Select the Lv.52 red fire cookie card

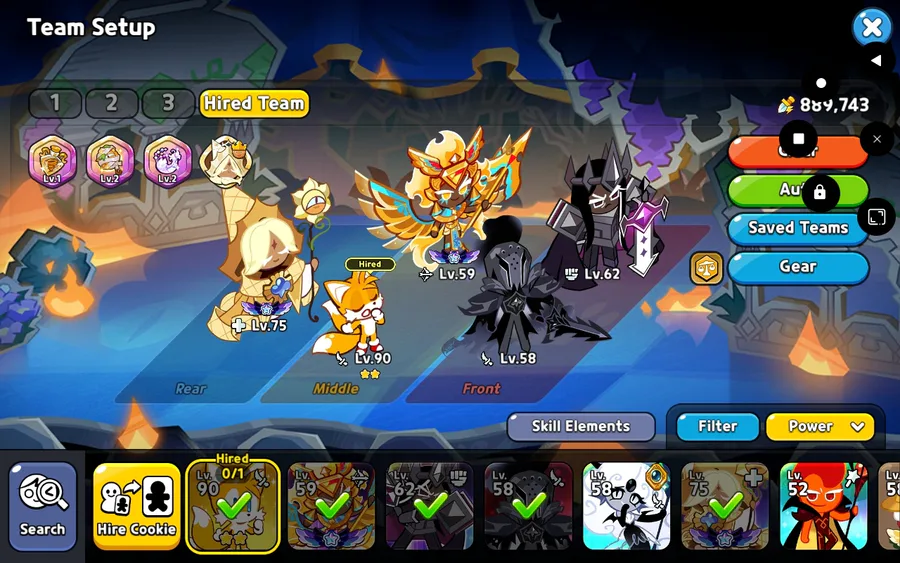coord(823,505)
